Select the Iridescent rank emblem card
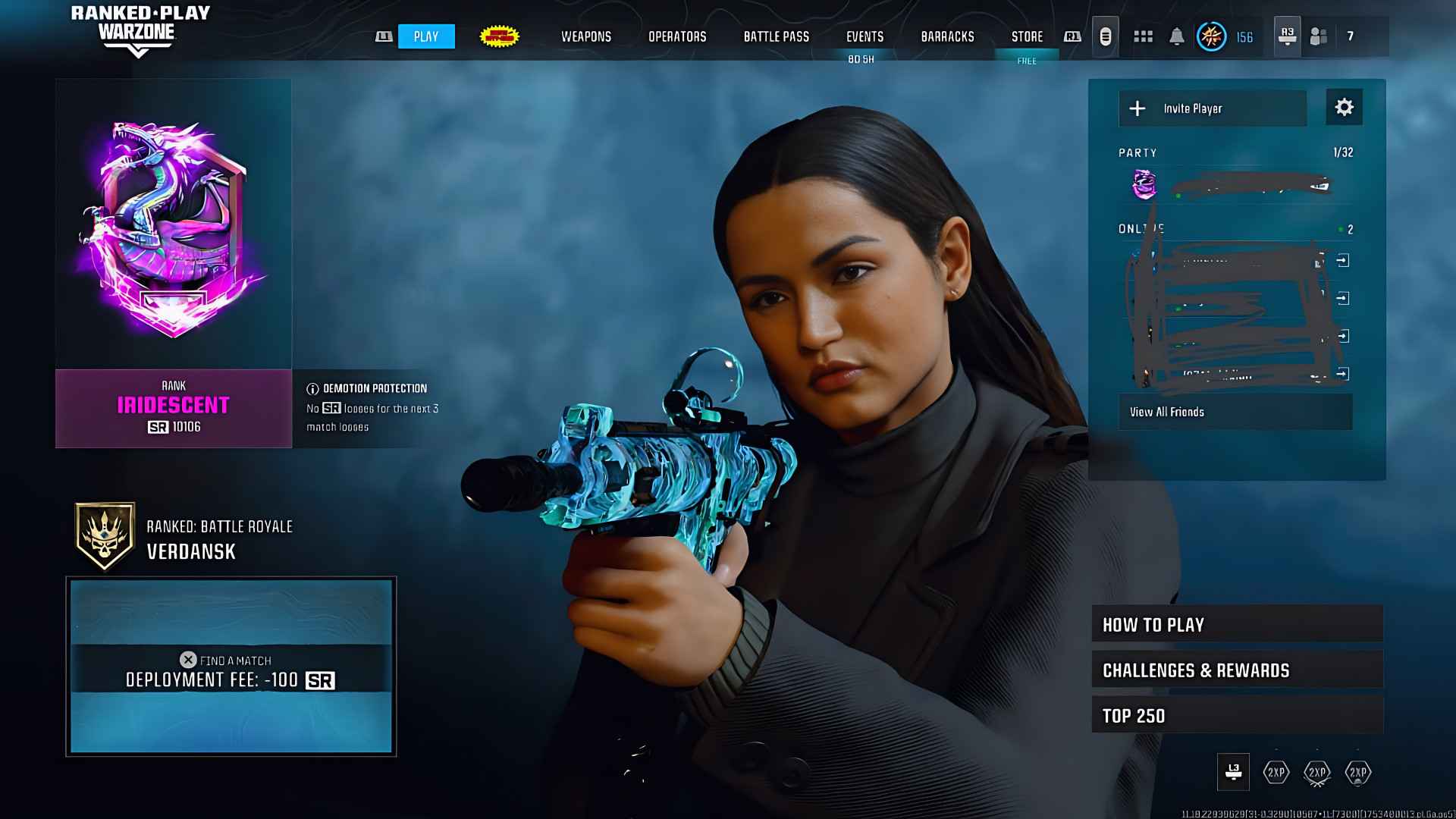Image resolution: width=1456 pixels, height=819 pixels. 174,262
